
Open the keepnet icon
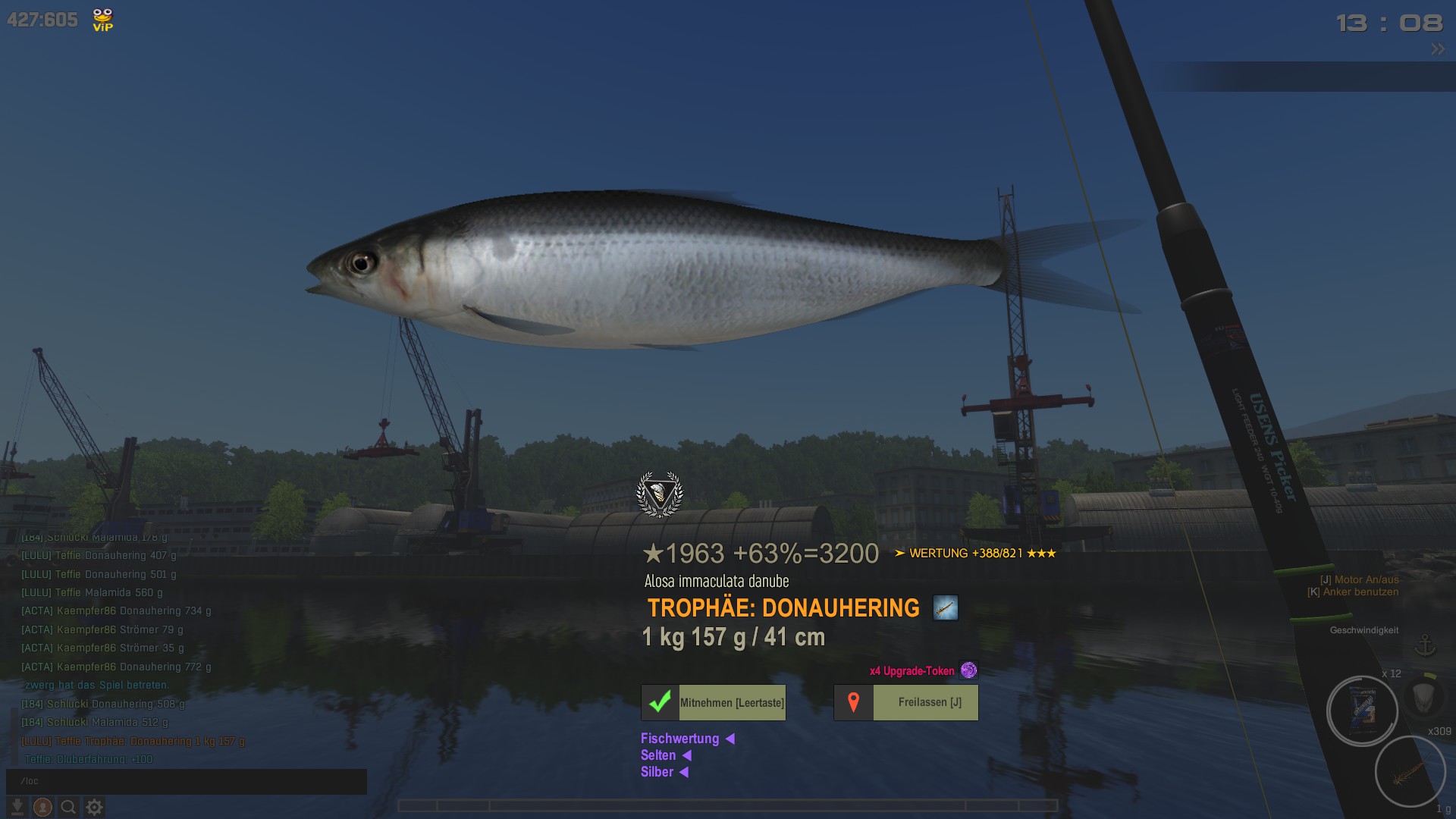[1423, 695]
